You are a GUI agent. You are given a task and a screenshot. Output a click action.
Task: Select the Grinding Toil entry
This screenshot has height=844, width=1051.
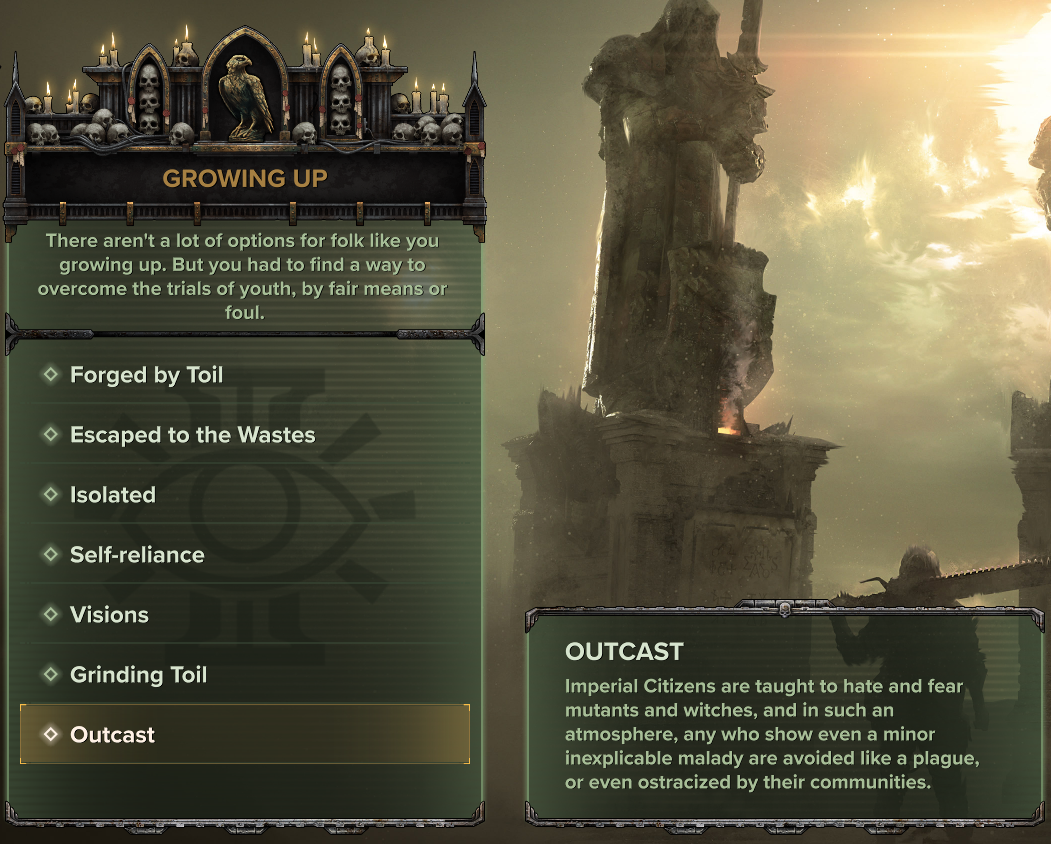tap(138, 675)
